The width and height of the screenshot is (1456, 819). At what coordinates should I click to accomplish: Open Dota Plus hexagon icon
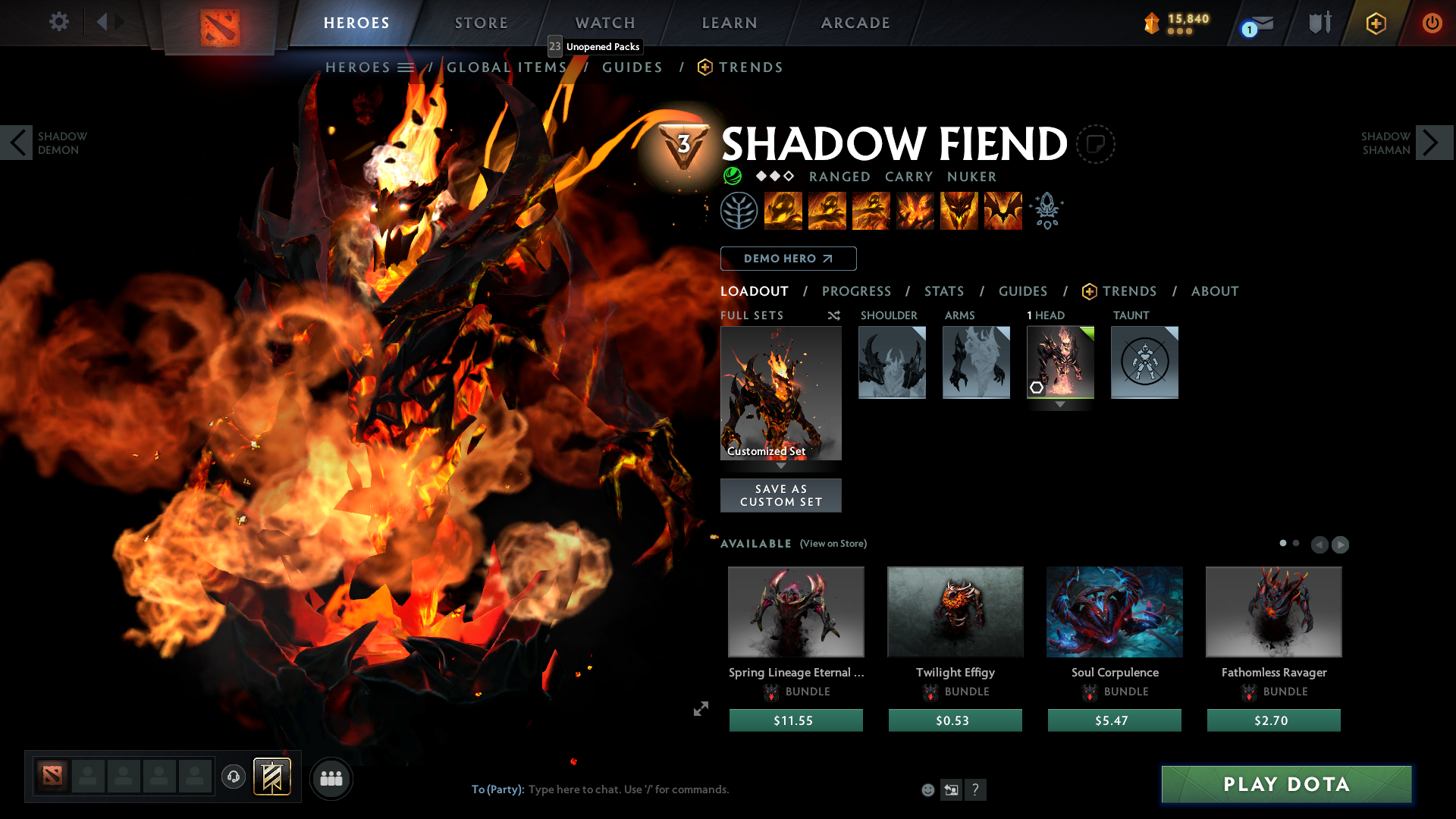1376,23
